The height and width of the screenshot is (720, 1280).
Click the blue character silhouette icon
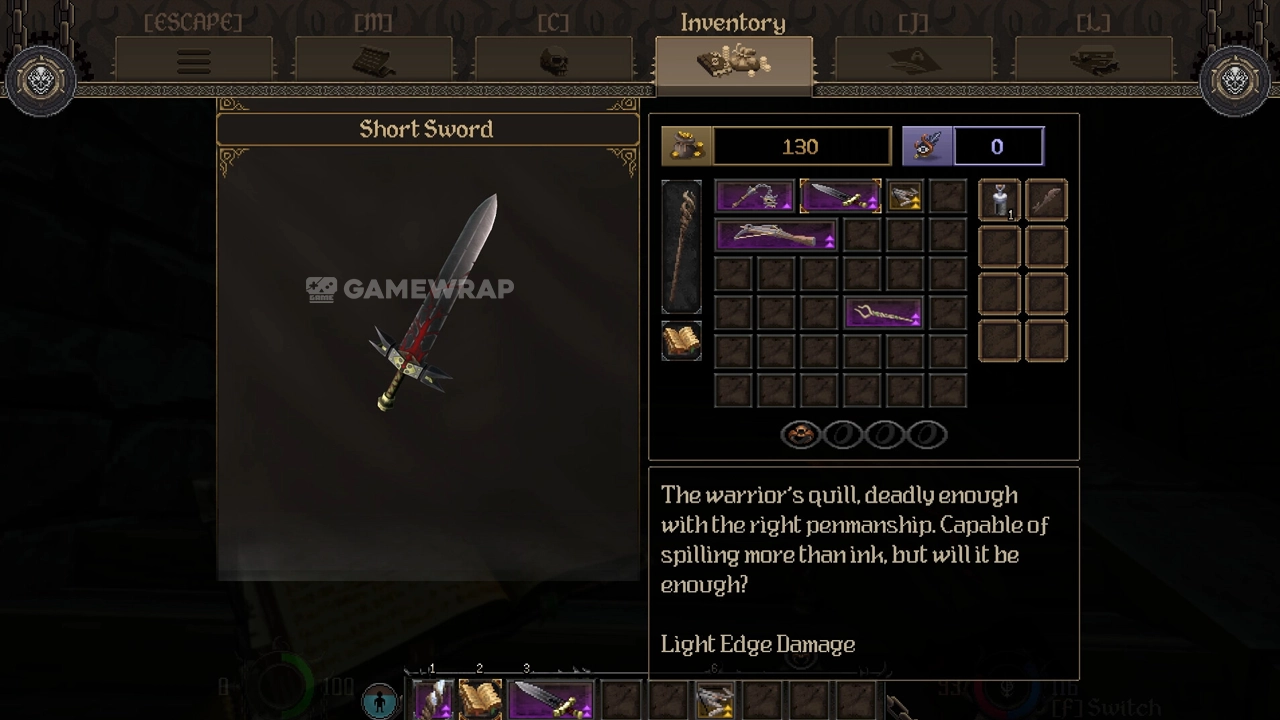pos(379,701)
